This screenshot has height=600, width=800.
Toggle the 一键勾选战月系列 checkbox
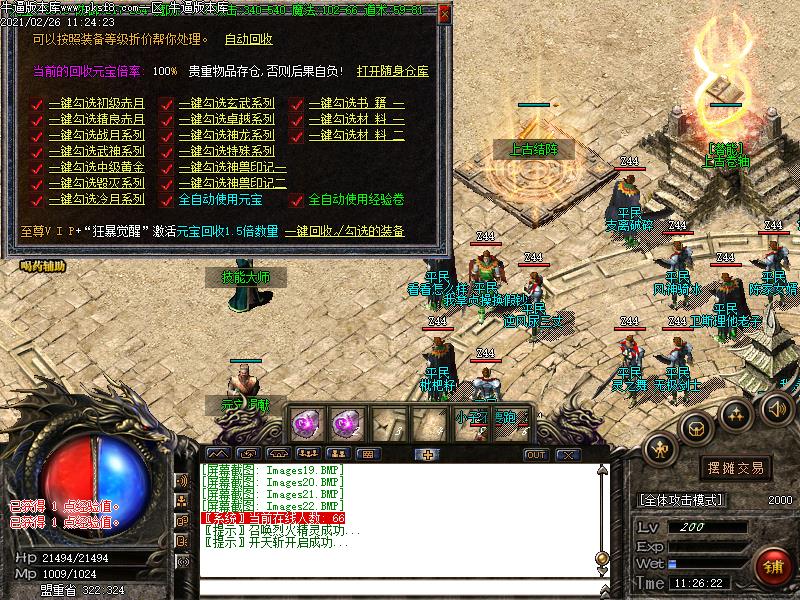37,135
